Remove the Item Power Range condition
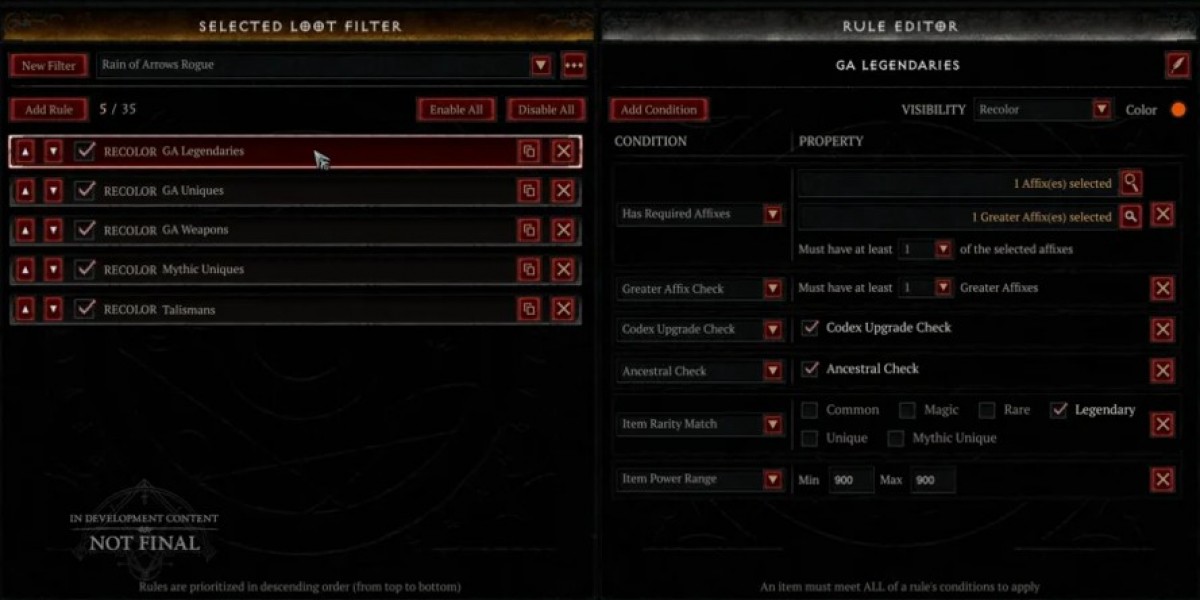The width and height of the screenshot is (1200, 600). pyautogui.click(x=1162, y=480)
